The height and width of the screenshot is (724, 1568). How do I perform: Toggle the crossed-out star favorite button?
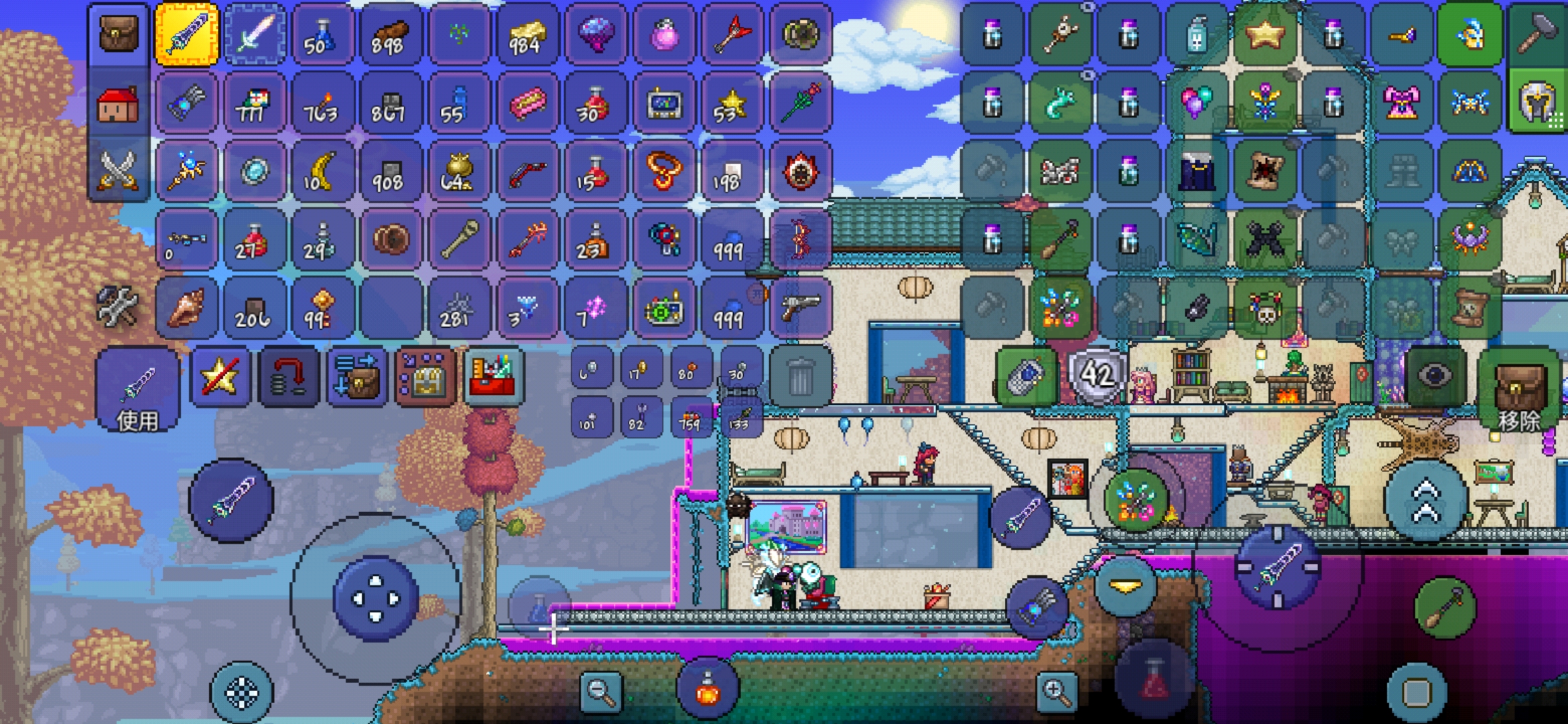click(220, 377)
